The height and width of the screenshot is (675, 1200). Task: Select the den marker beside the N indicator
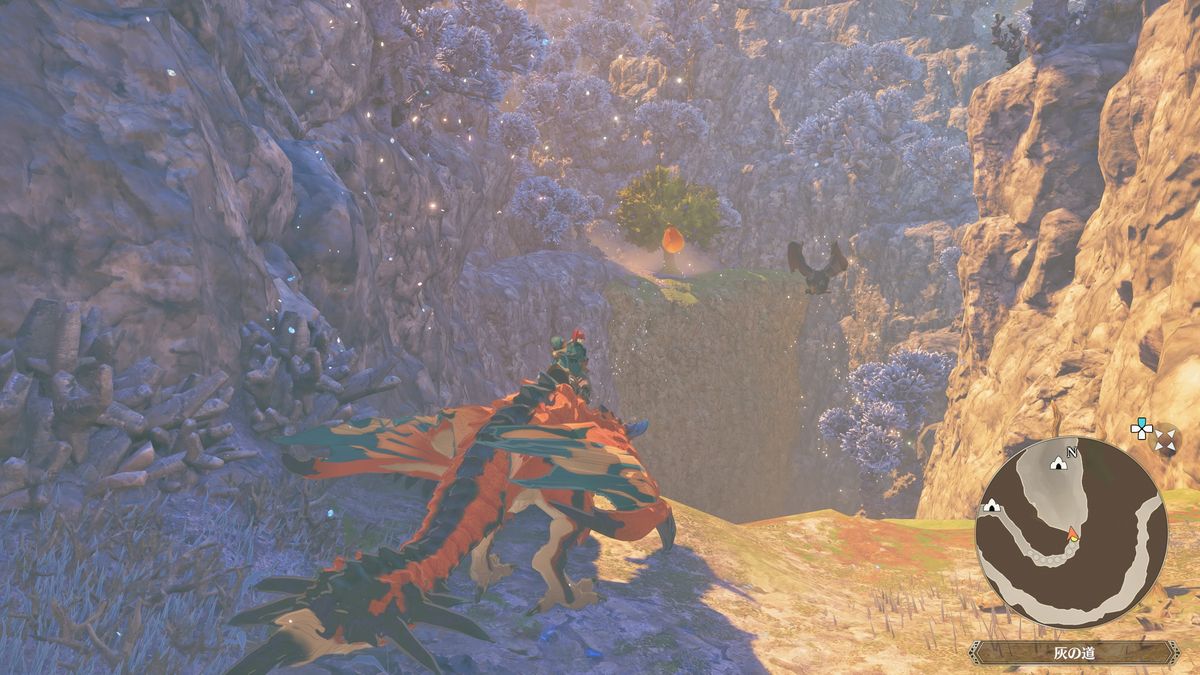pos(1059,462)
